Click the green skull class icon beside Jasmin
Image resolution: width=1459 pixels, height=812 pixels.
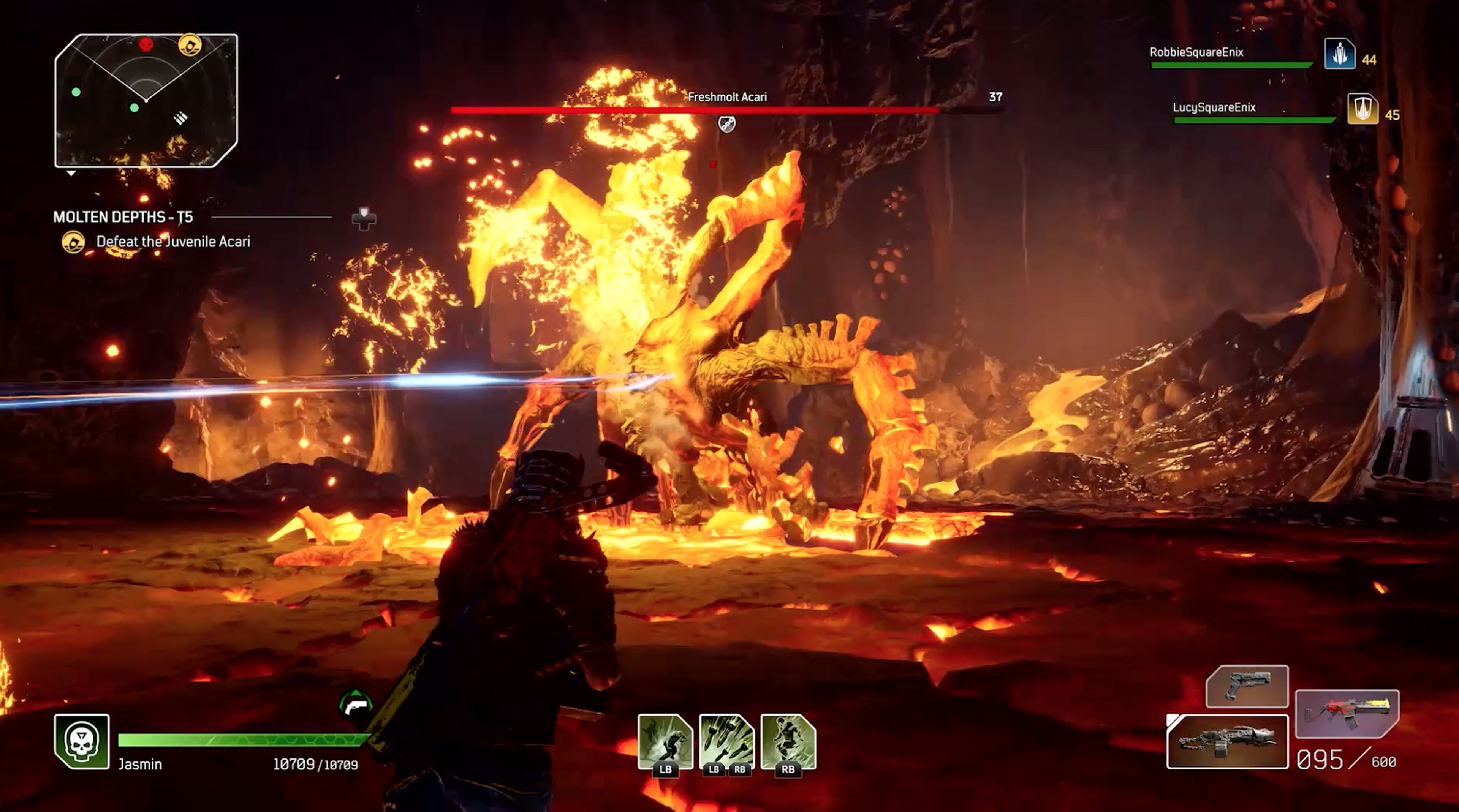(x=82, y=741)
